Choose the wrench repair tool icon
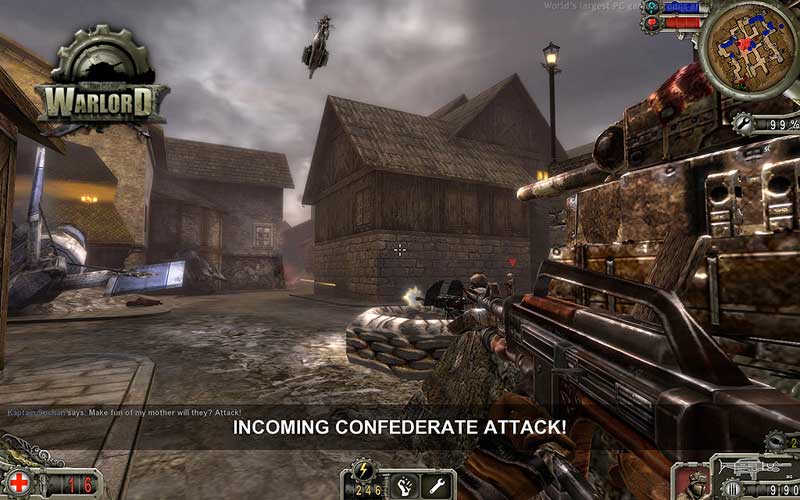 [x=435, y=486]
